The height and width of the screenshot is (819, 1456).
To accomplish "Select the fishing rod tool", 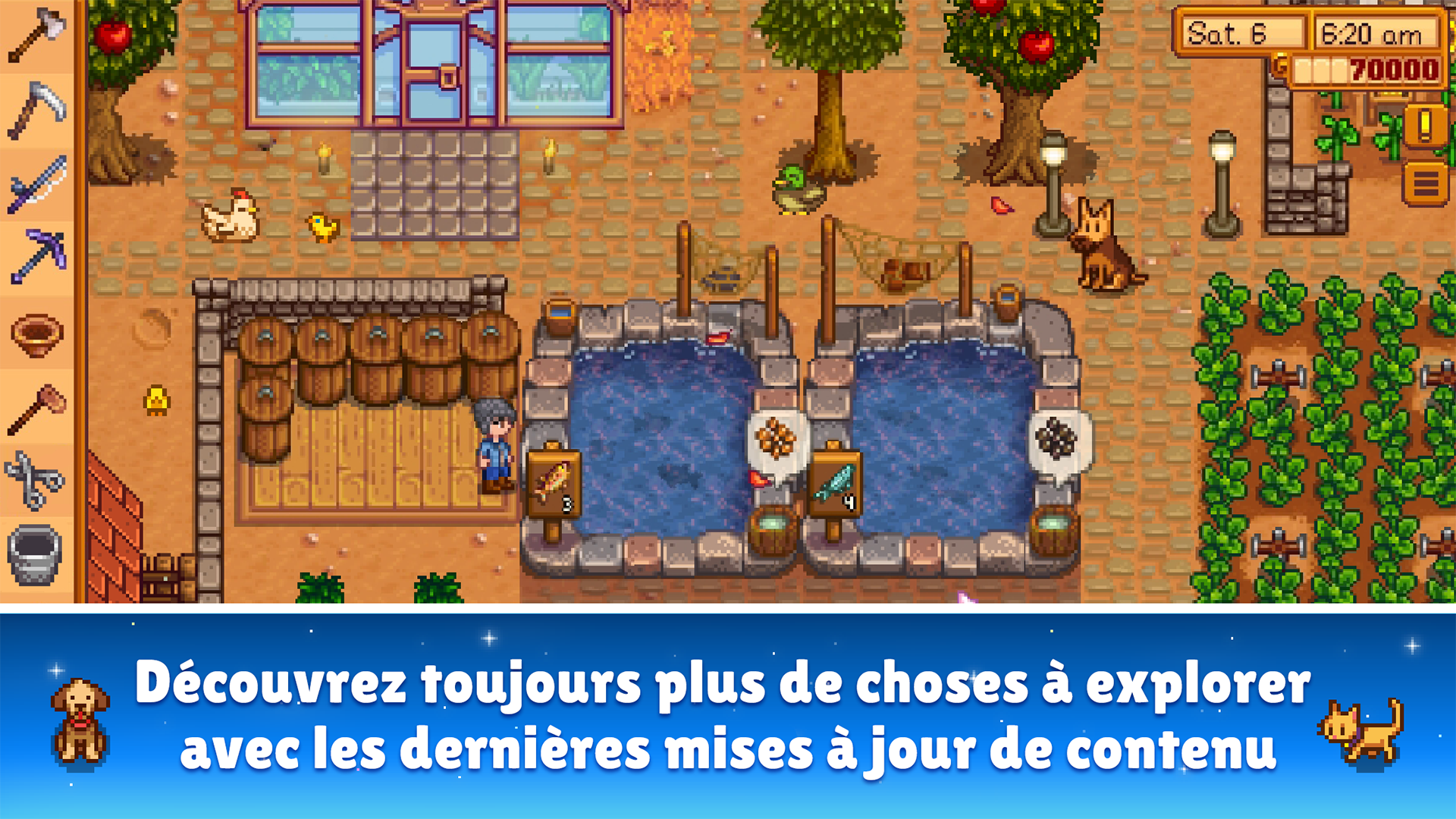I will tap(34, 184).
